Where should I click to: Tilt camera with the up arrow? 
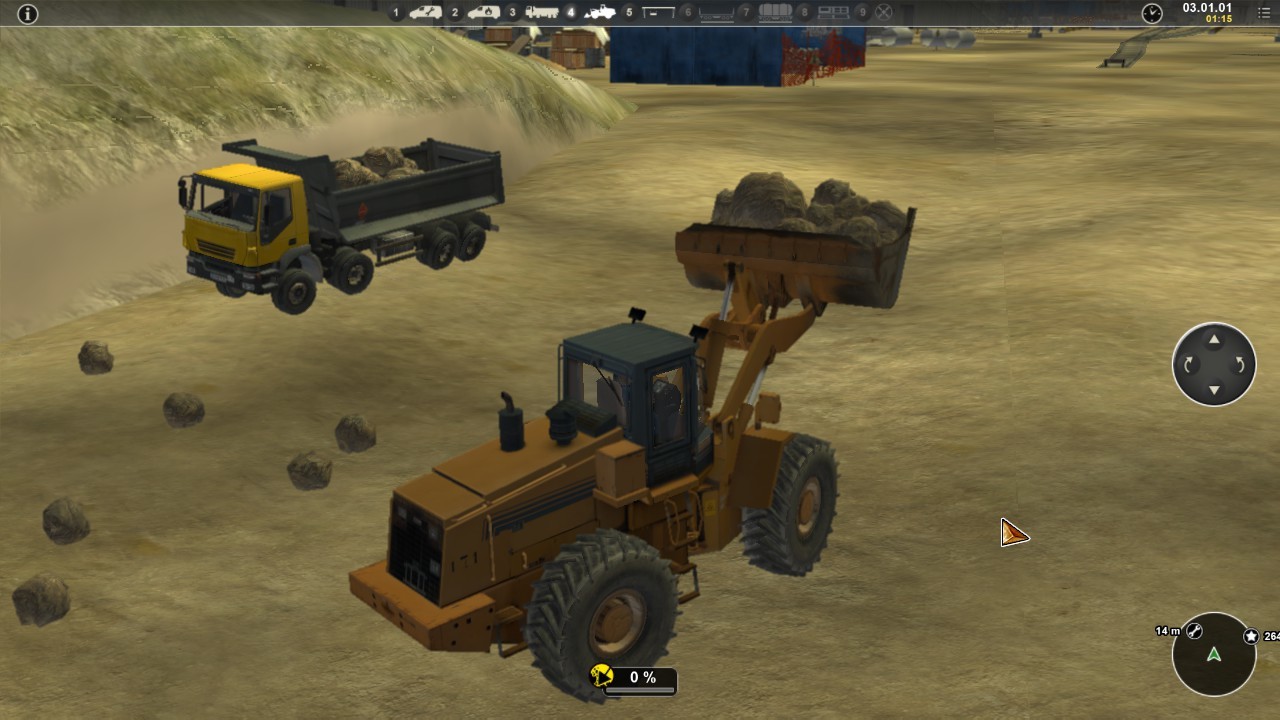[x=1214, y=340]
